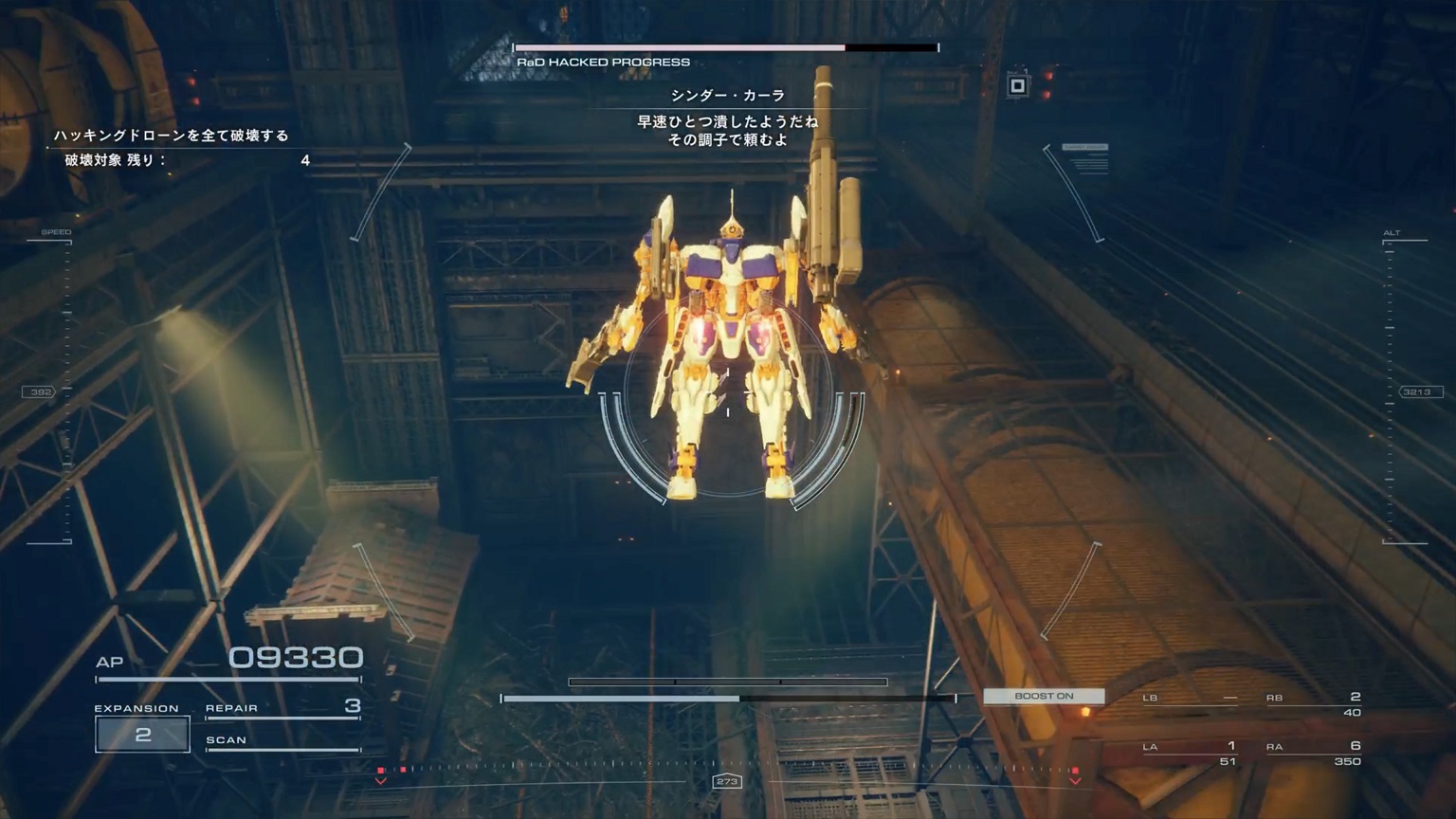
Task: Select the NAV 1 waypoint marker icon
Action: coord(1019,85)
